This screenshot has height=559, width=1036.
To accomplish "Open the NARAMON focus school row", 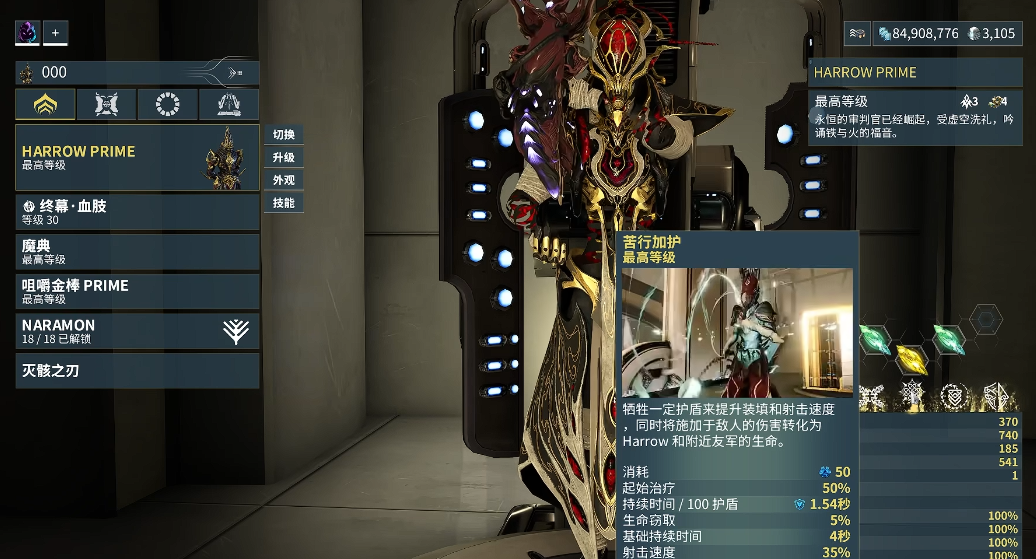I will tap(137, 331).
